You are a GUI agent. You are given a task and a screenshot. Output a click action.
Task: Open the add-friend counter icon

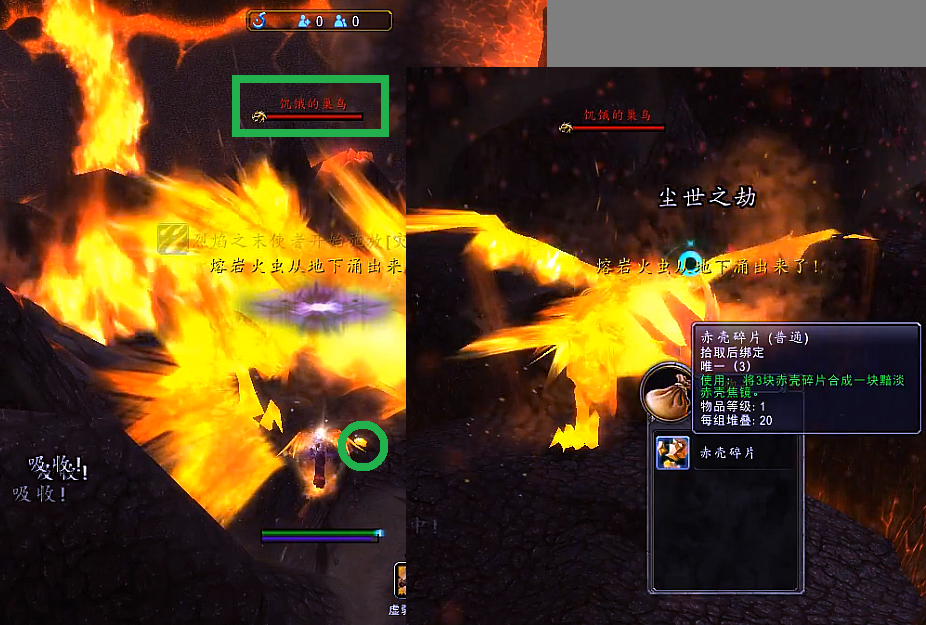304,20
